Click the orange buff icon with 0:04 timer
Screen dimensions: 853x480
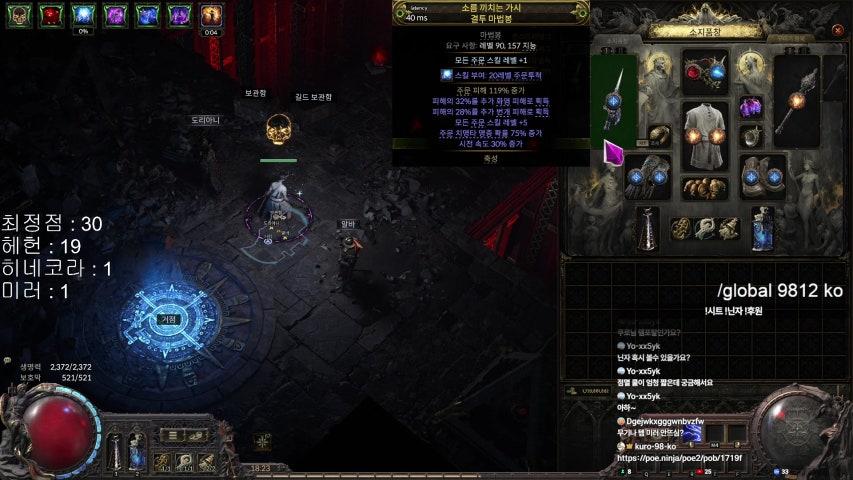[x=211, y=14]
